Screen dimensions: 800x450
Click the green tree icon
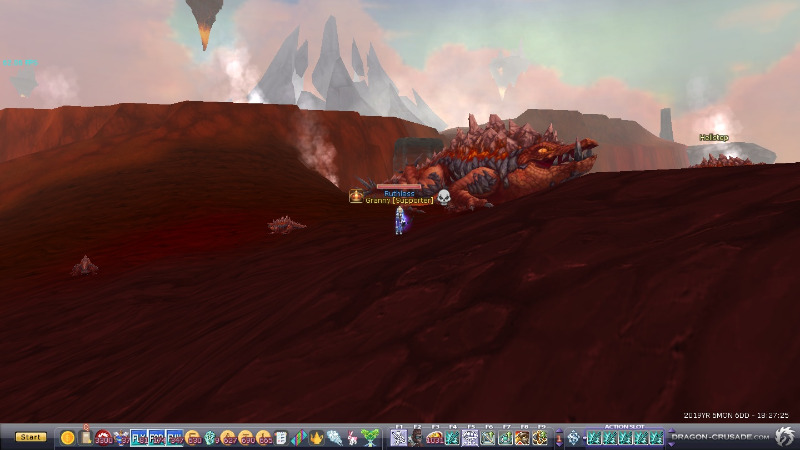point(371,437)
